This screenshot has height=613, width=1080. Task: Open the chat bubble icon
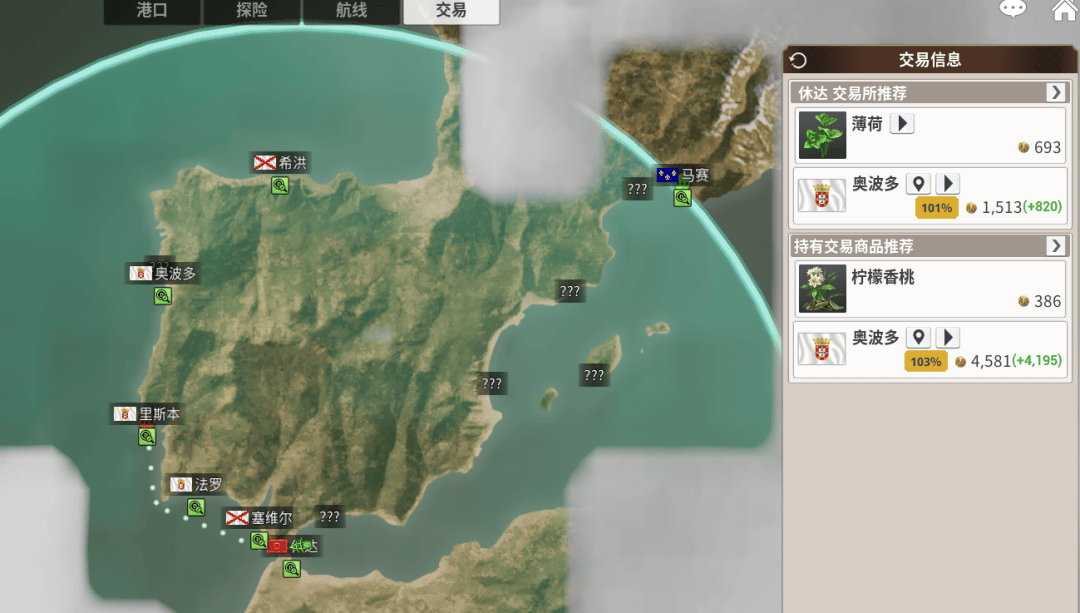(x=1013, y=10)
